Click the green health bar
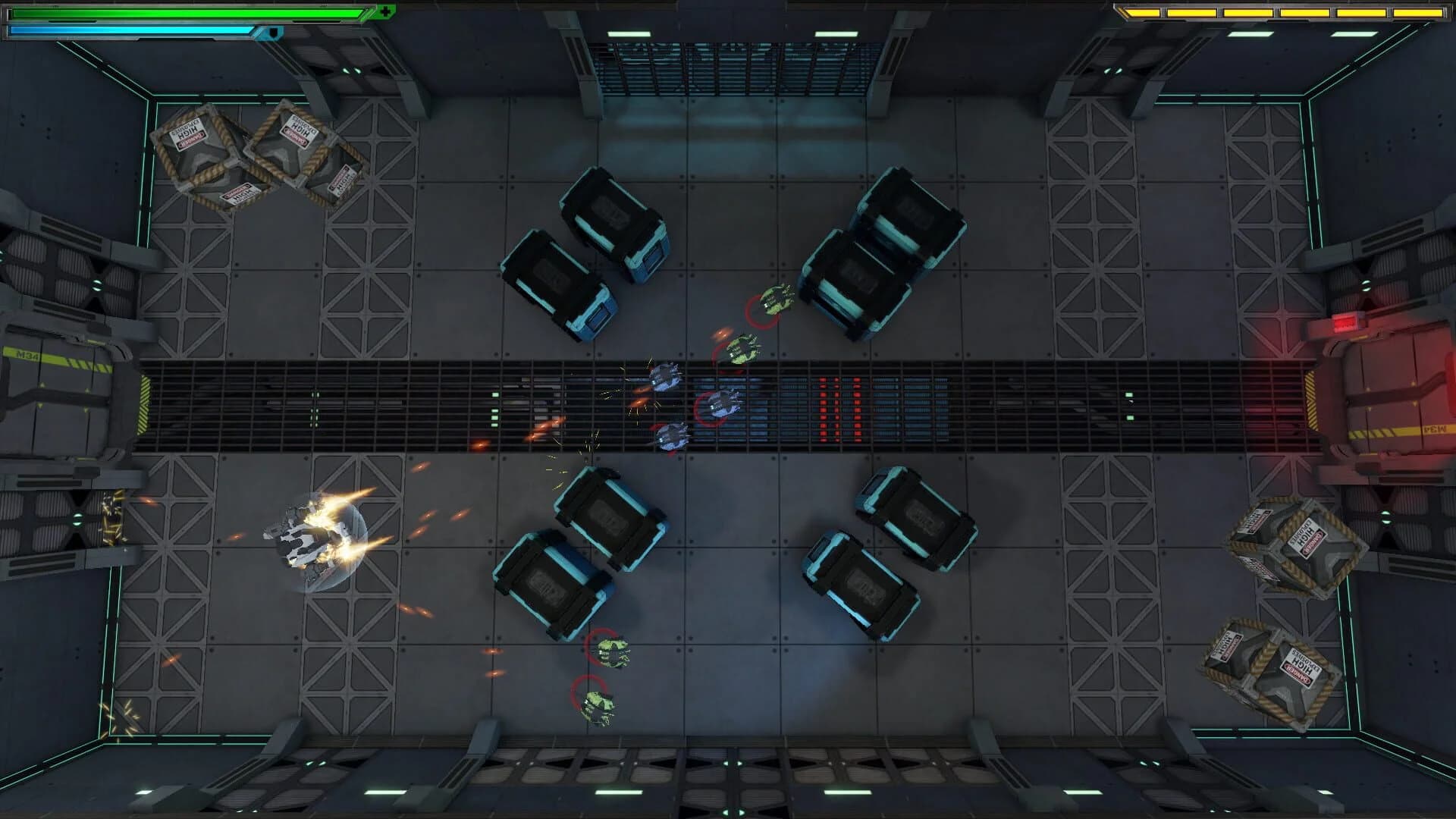 [182, 11]
